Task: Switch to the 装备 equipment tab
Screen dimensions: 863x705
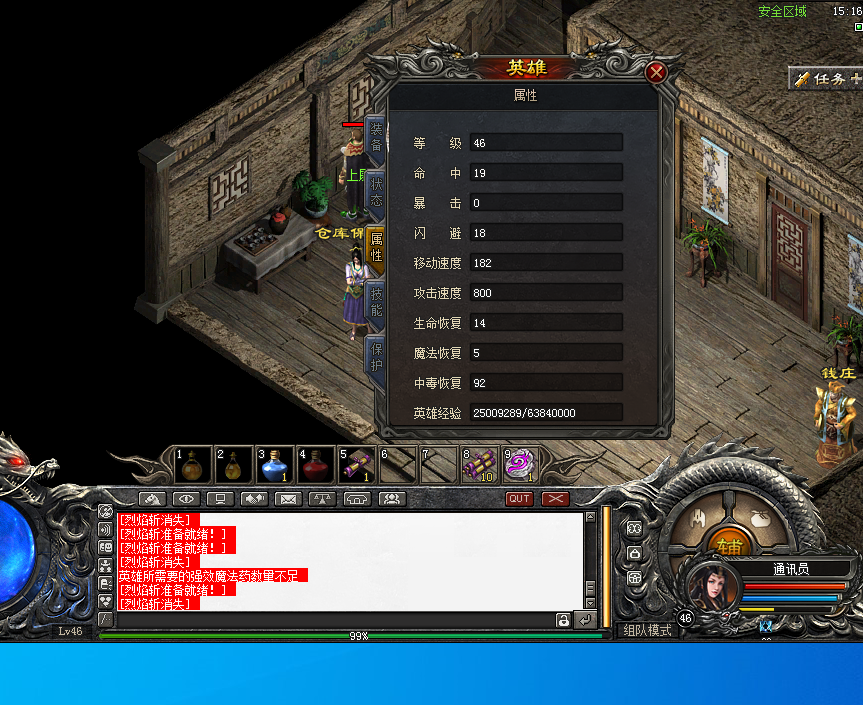Action: (x=376, y=137)
